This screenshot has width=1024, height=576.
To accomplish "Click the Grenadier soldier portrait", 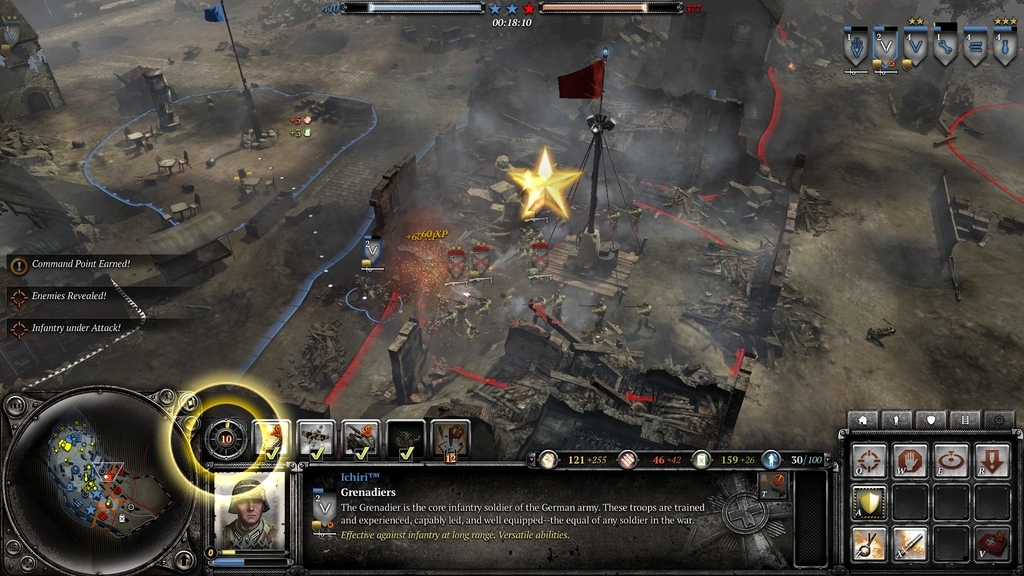I will pyautogui.click(x=250, y=511).
